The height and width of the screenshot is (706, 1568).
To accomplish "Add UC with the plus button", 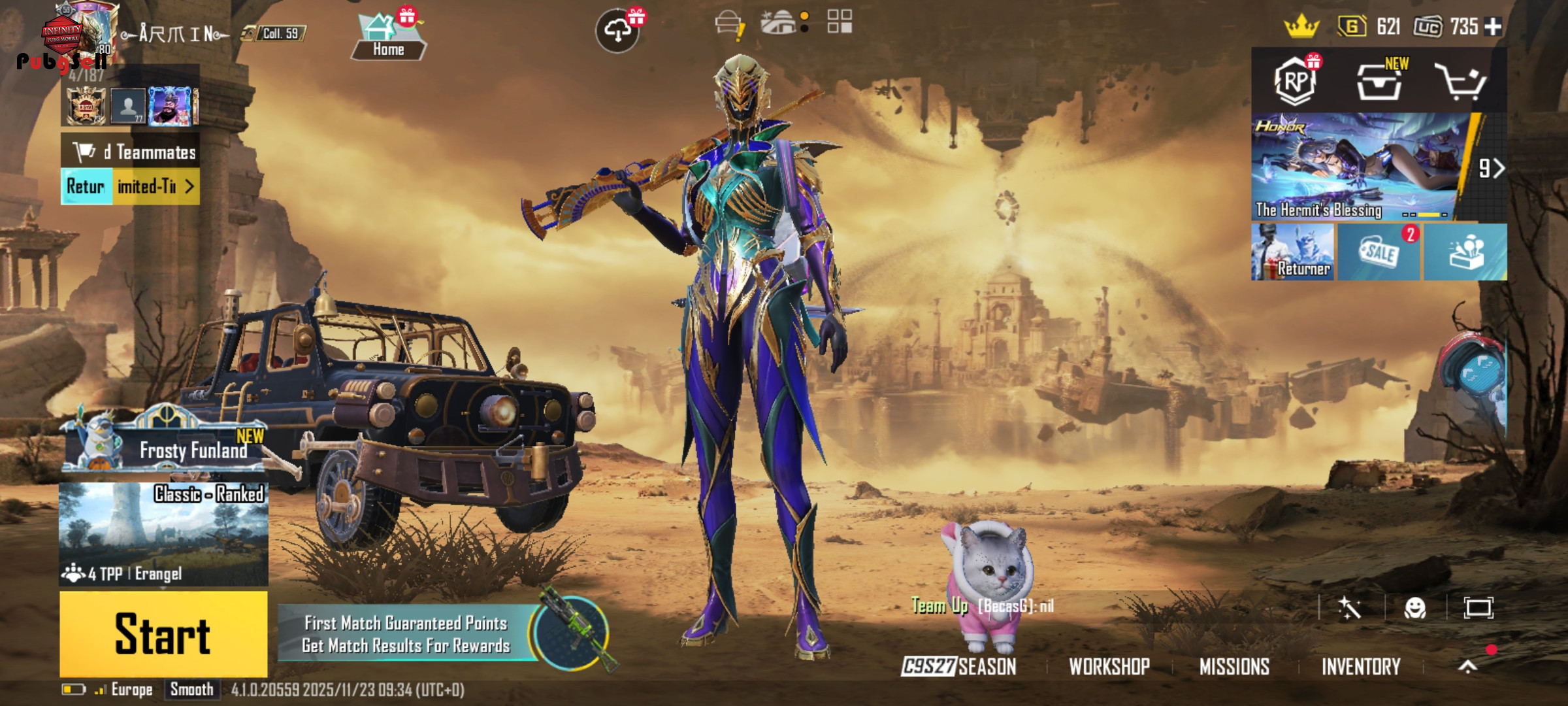I will 1494,27.
